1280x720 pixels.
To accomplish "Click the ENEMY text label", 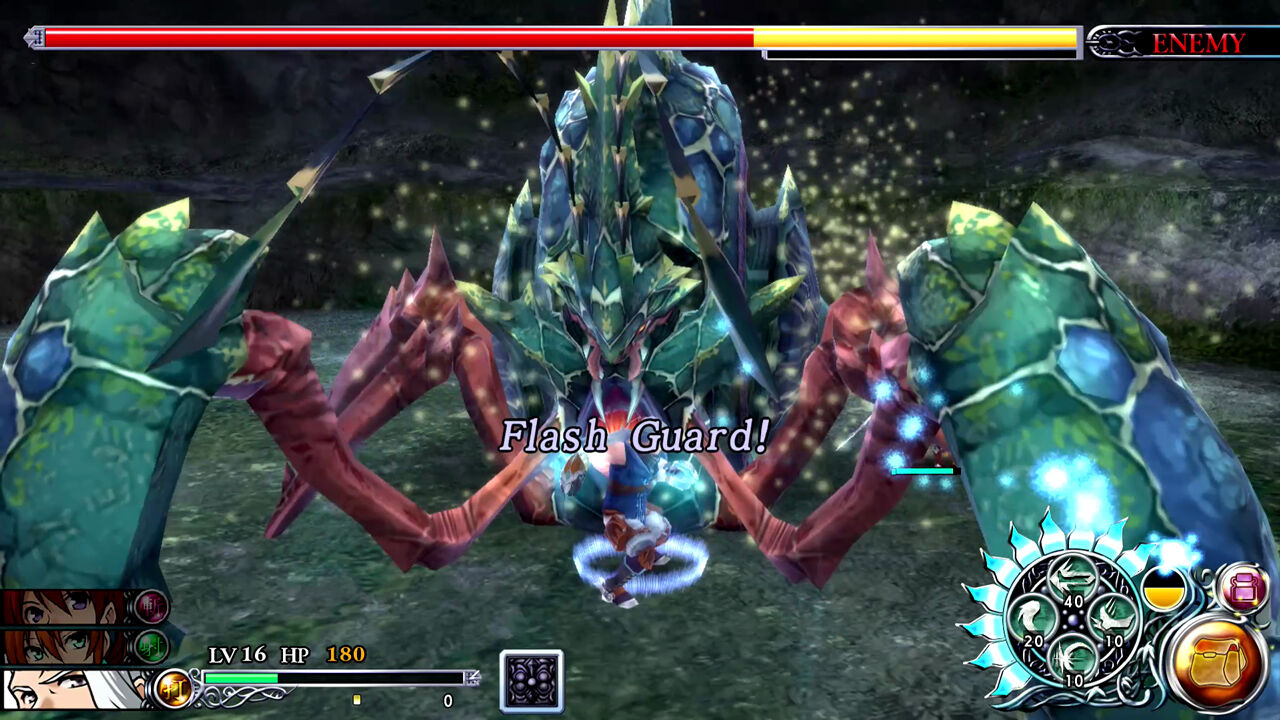I will click(1197, 42).
